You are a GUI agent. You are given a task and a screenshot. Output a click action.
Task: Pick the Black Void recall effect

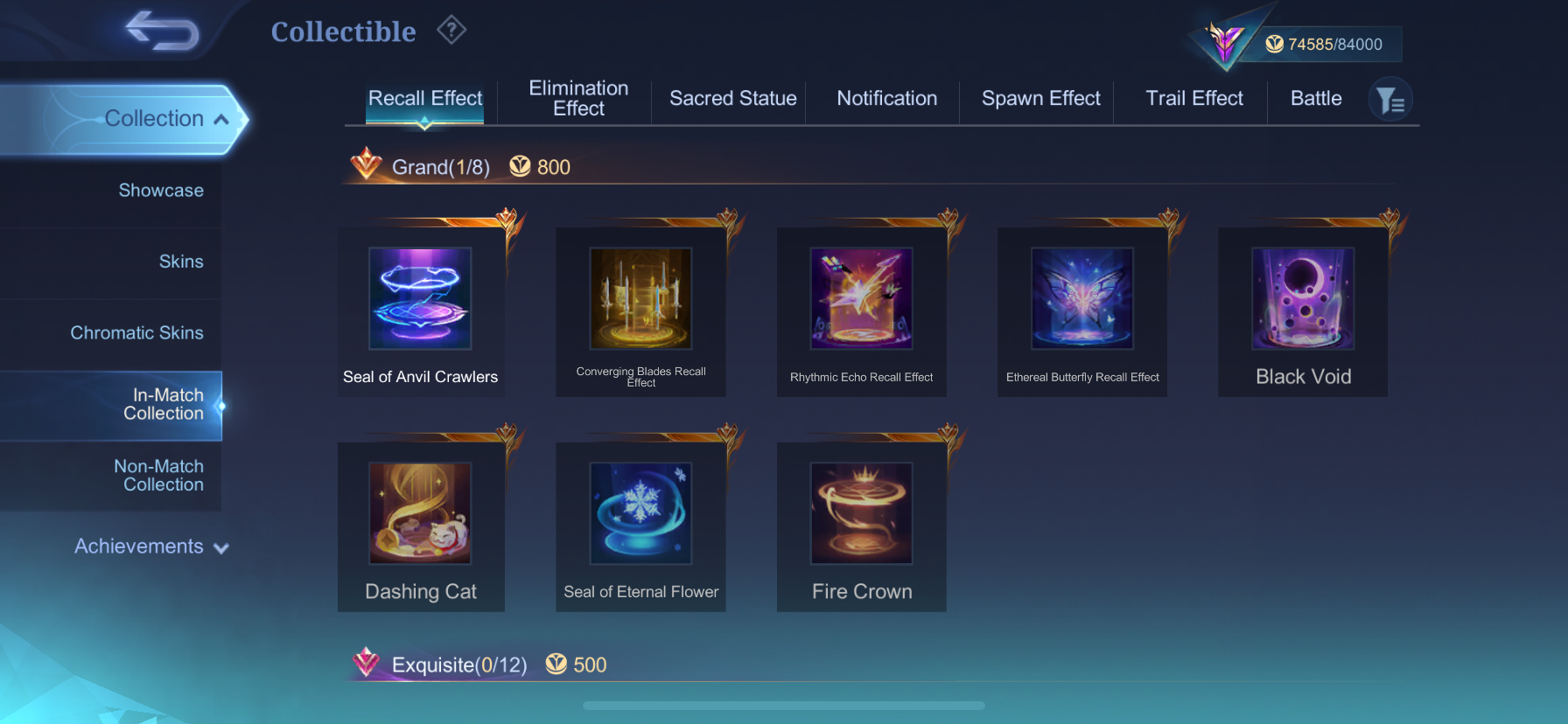tap(1303, 310)
